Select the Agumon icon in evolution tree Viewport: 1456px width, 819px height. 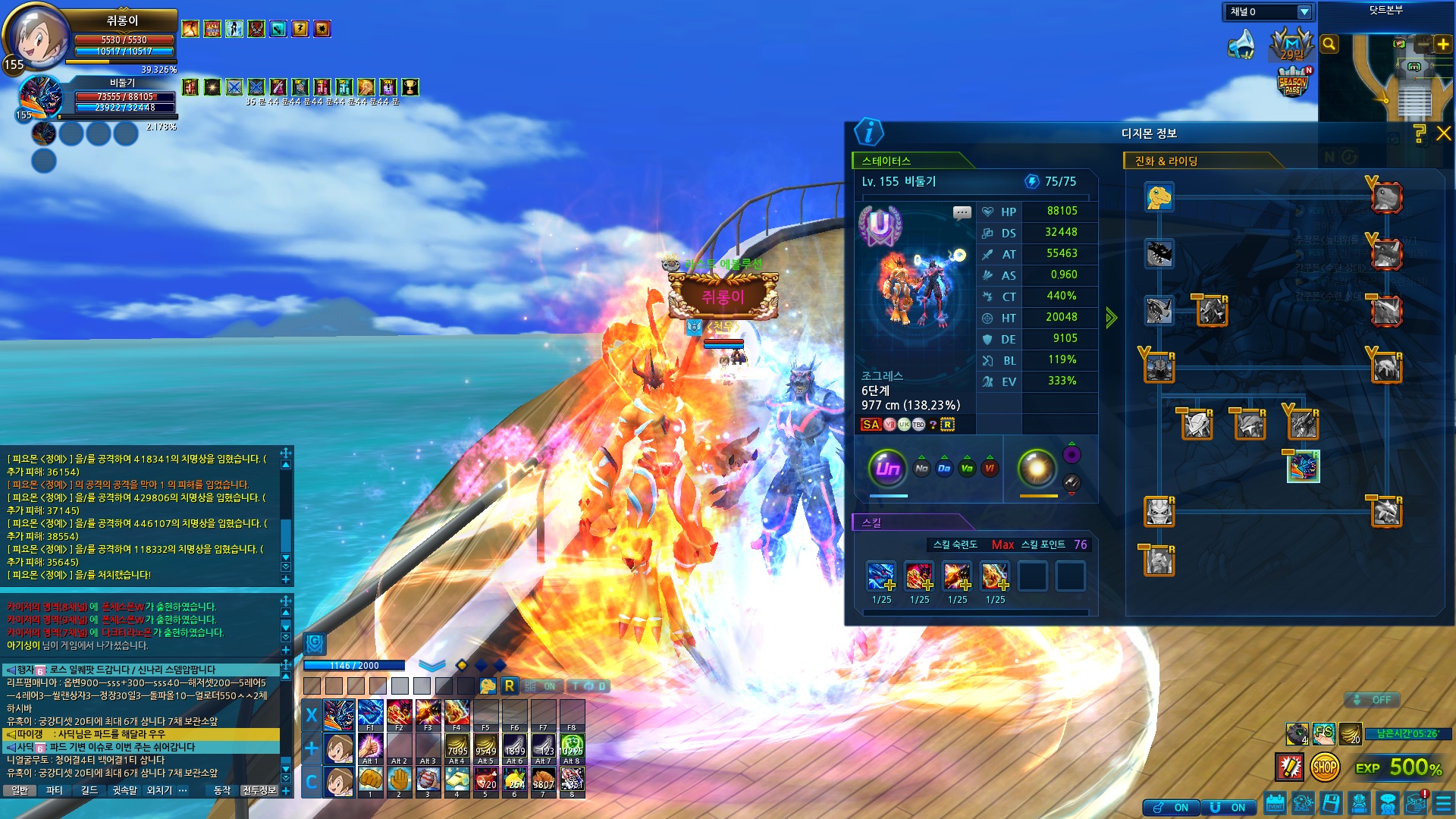point(1159,198)
